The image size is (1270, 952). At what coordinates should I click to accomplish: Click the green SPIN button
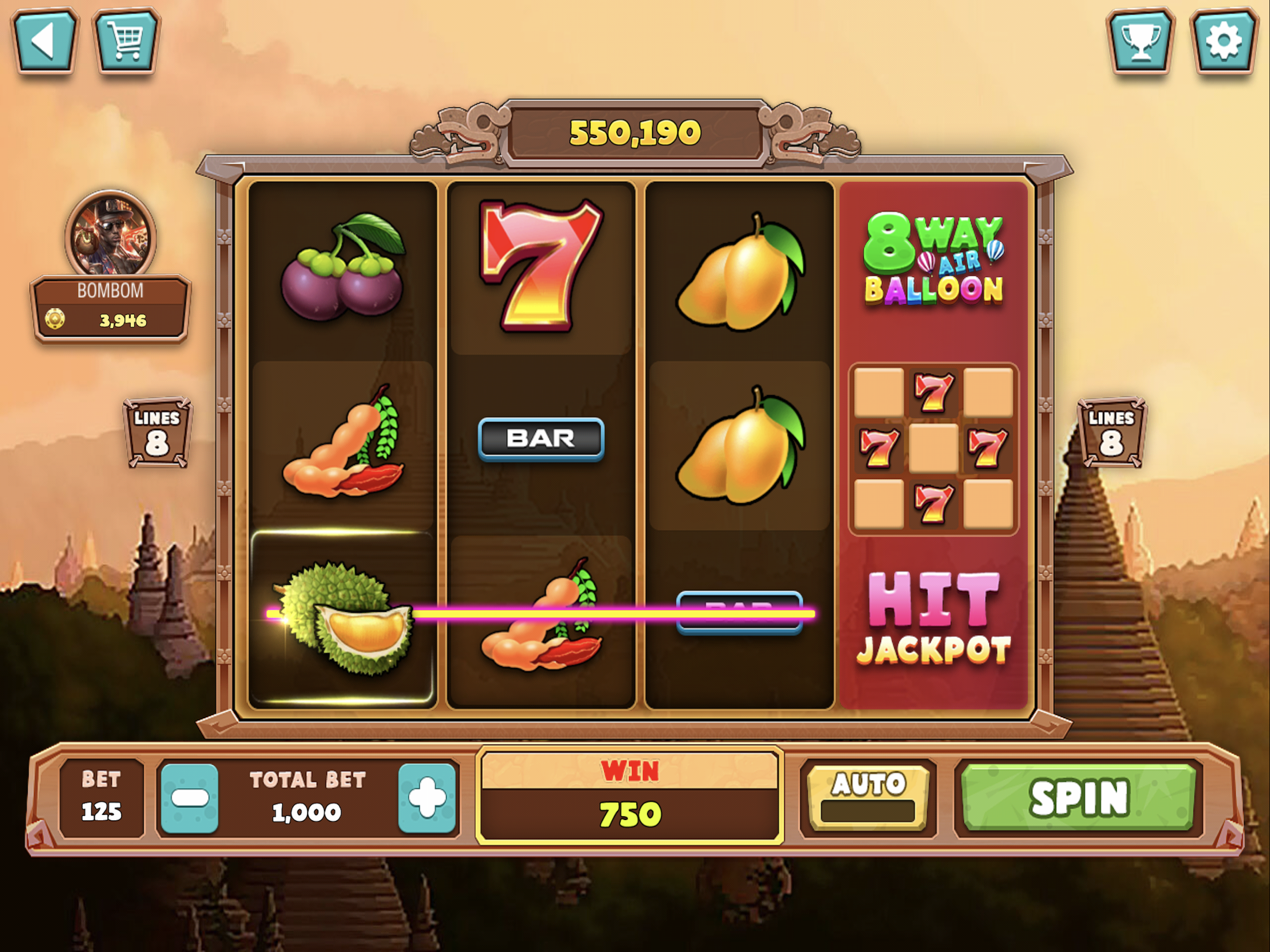1078,798
